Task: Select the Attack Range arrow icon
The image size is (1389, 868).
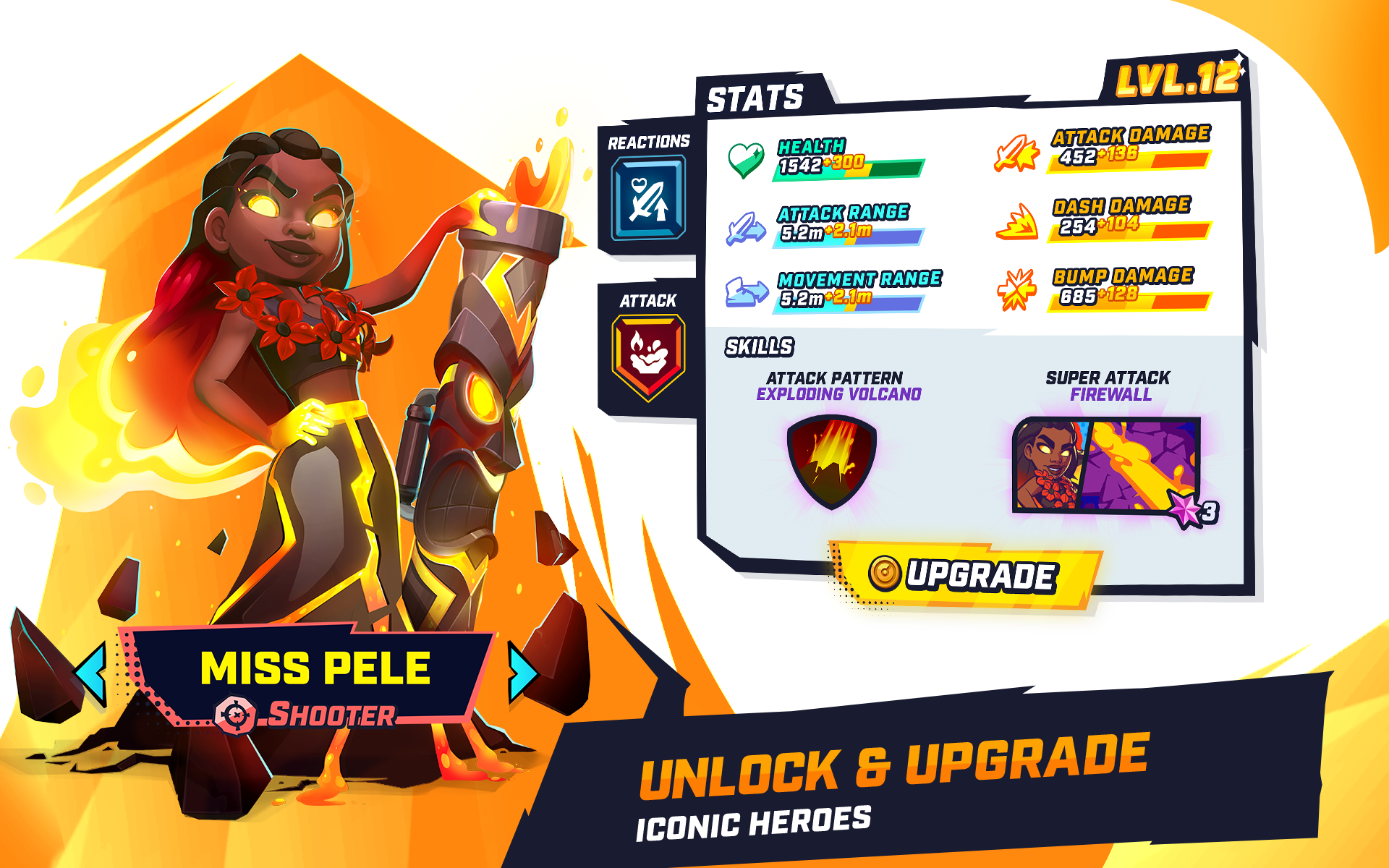Action: 745,226
